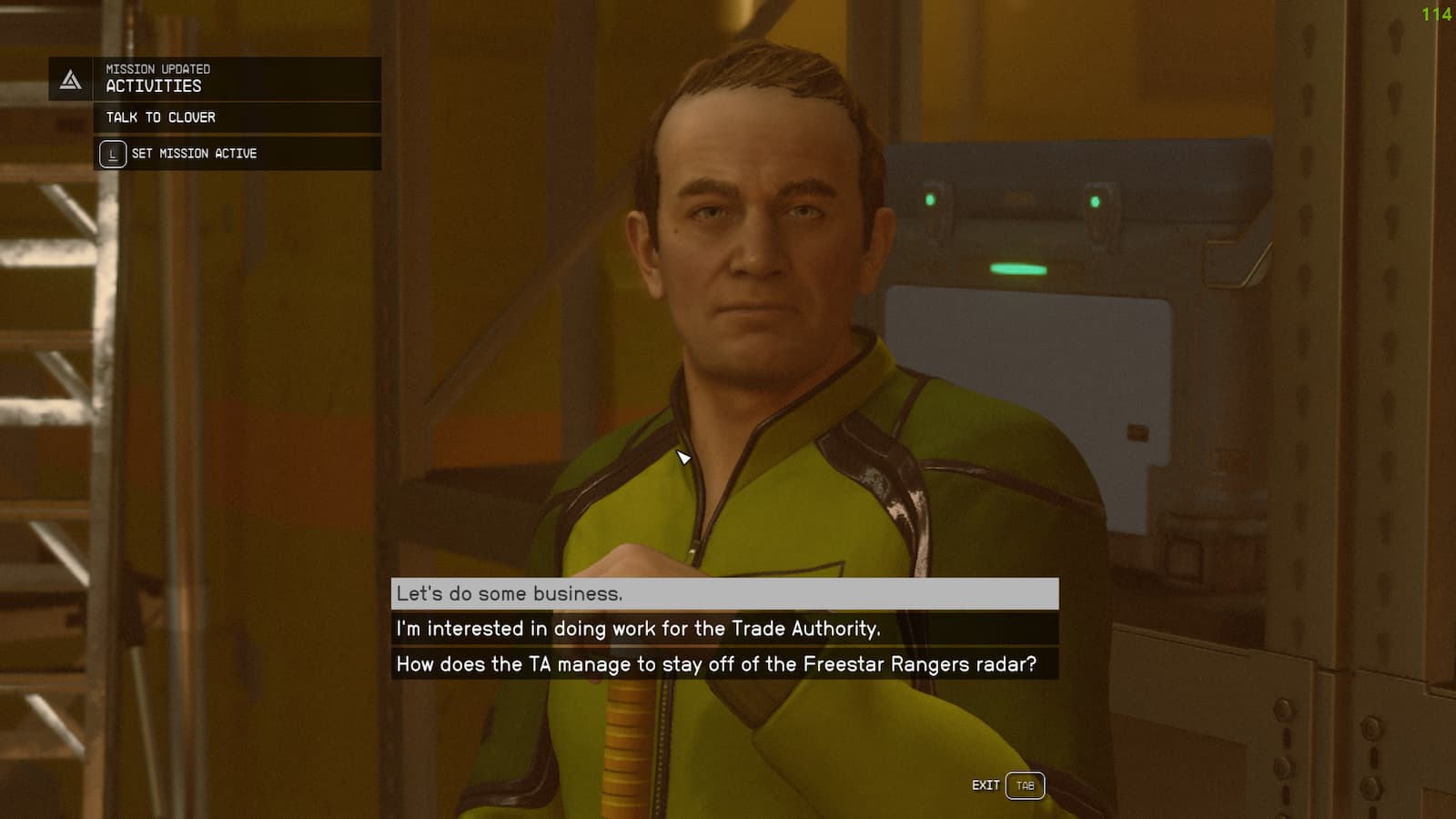The width and height of the screenshot is (1456, 819).
Task: Toggle Set Mission Active on
Action: [193, 153]
